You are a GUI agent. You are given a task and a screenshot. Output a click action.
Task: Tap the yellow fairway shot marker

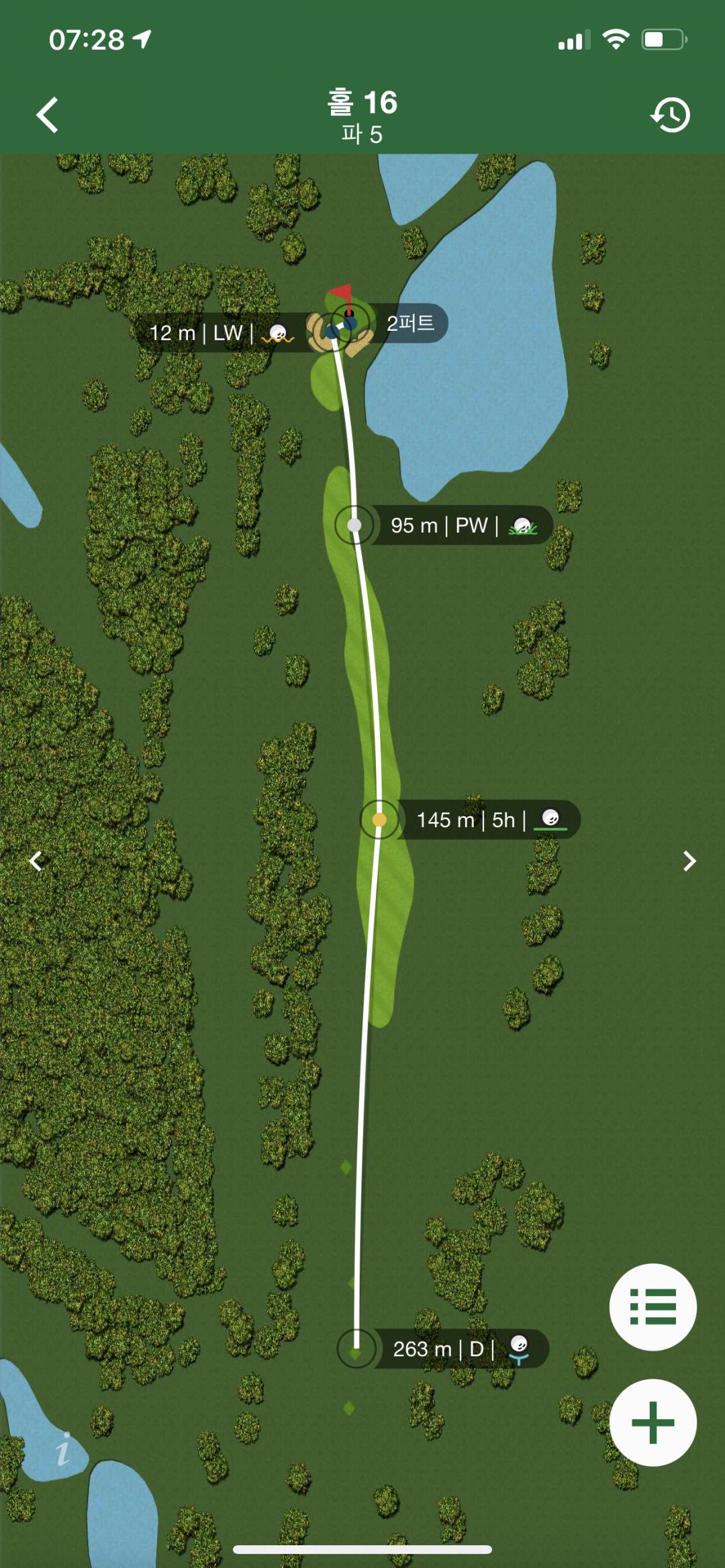(379, 819)
